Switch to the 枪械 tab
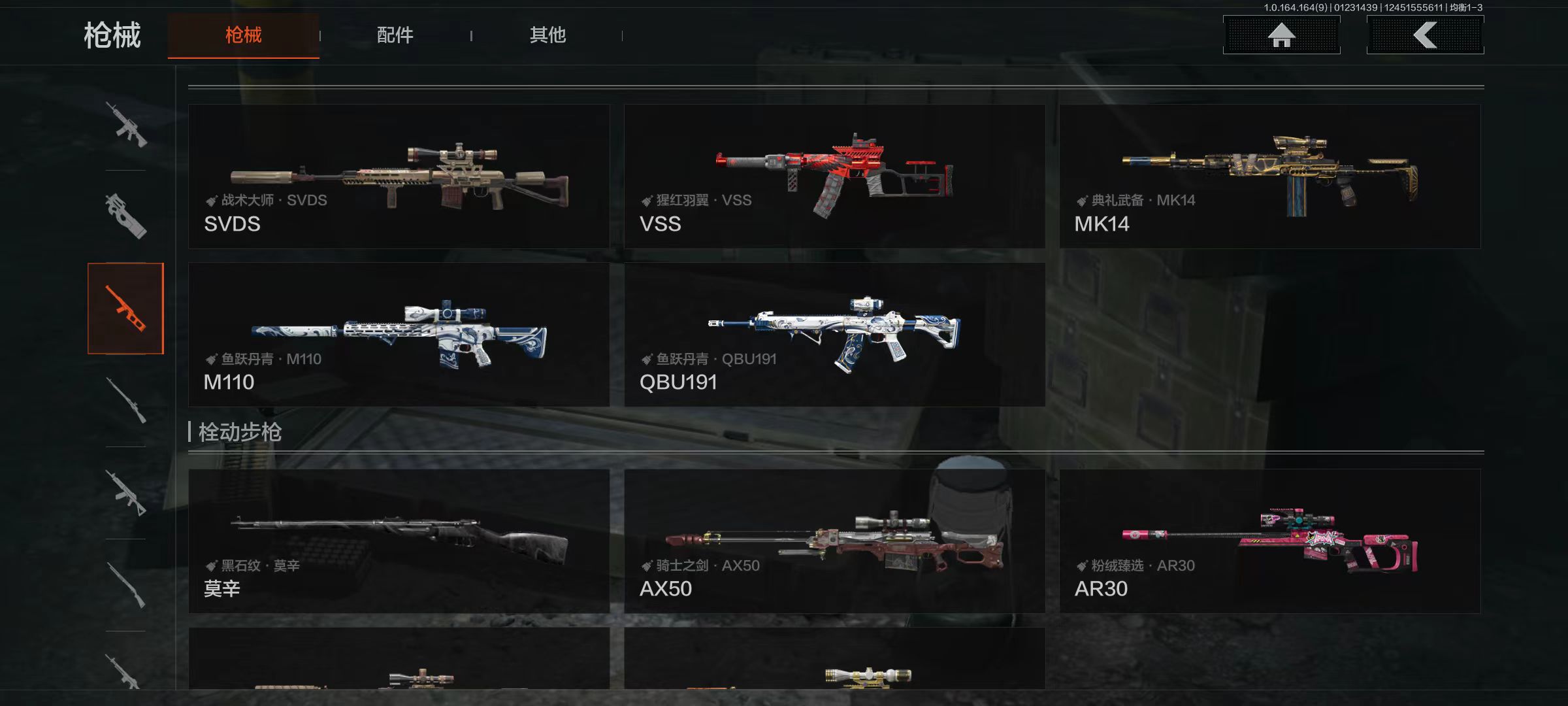Viewport: 1568px width, 706px height. tap(243, 35)
